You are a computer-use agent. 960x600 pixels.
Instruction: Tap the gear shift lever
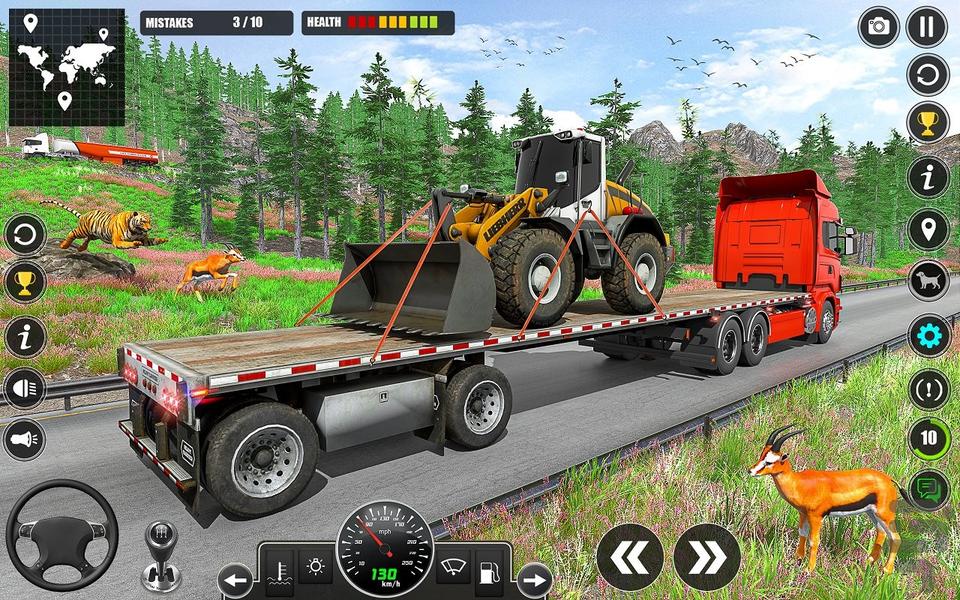click(x=160, y=555)
